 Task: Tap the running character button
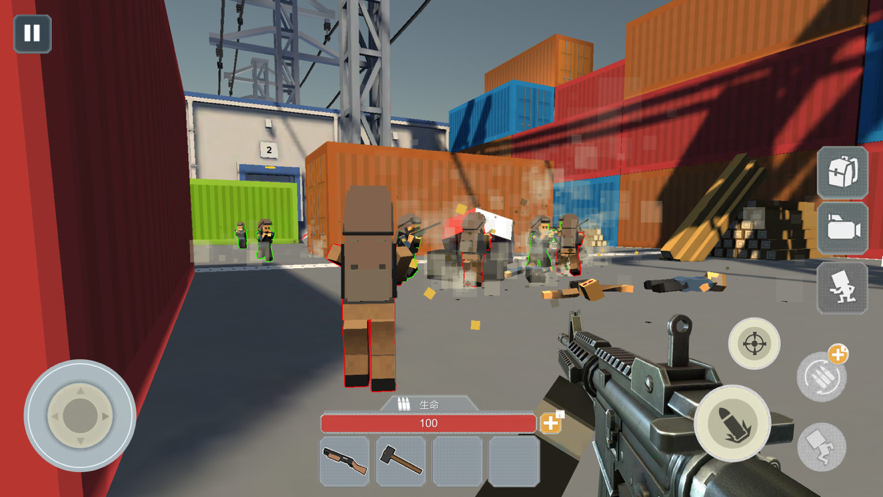842,288
